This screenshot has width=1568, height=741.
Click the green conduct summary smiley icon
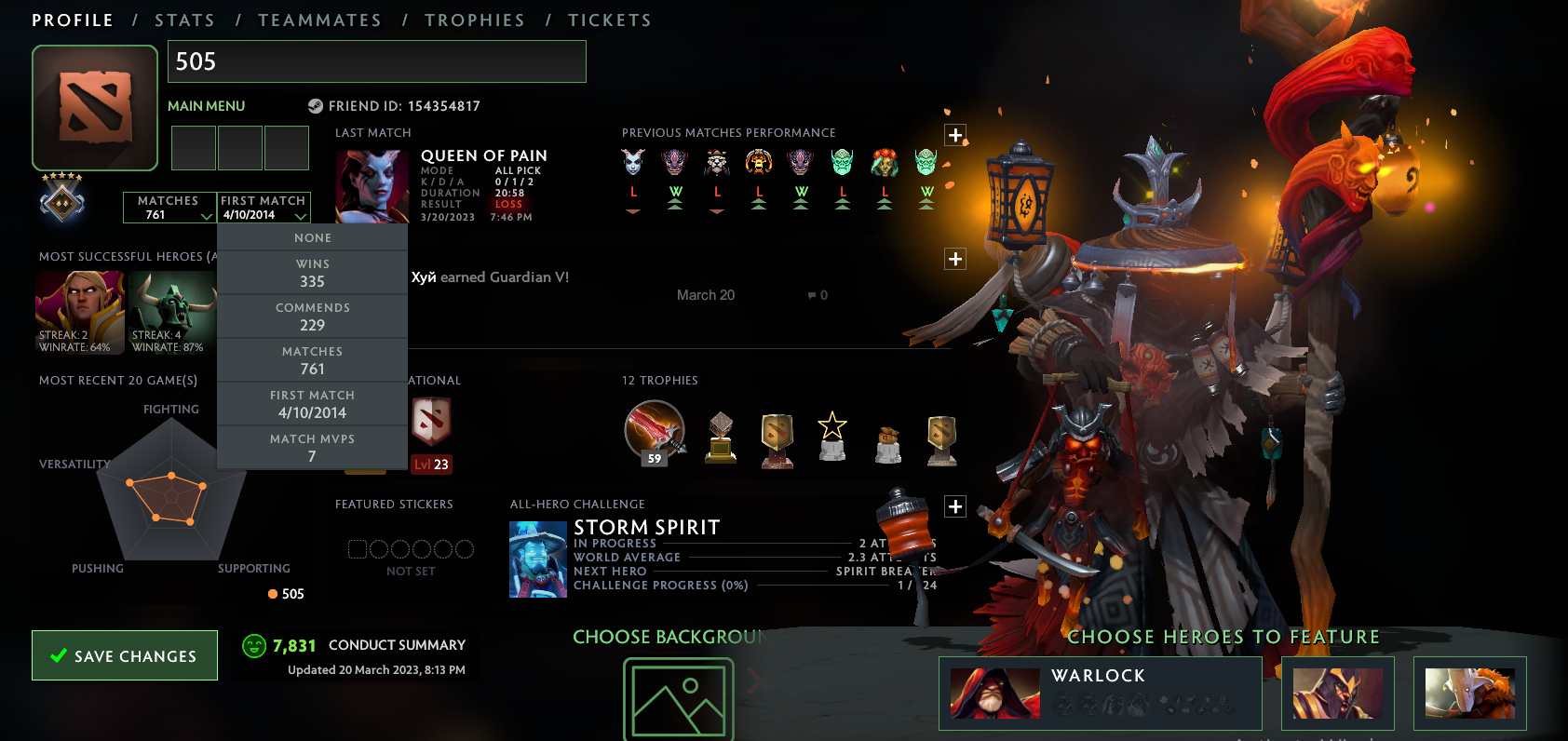point(253,644)
